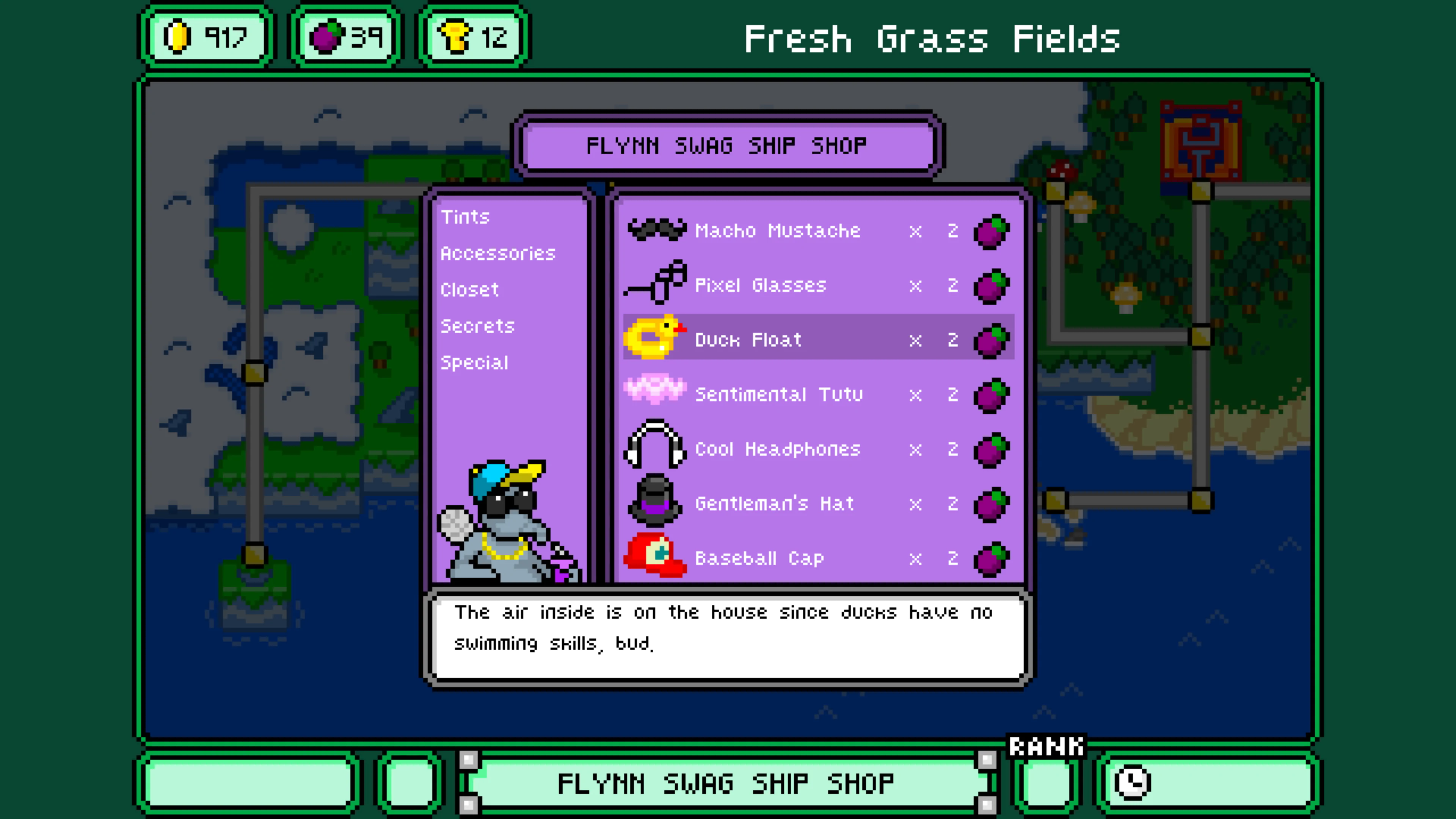Image resolution: width=1456 pixels, height=819 pixels.
Task: Click the RANK label panel
Action: 1046,747
